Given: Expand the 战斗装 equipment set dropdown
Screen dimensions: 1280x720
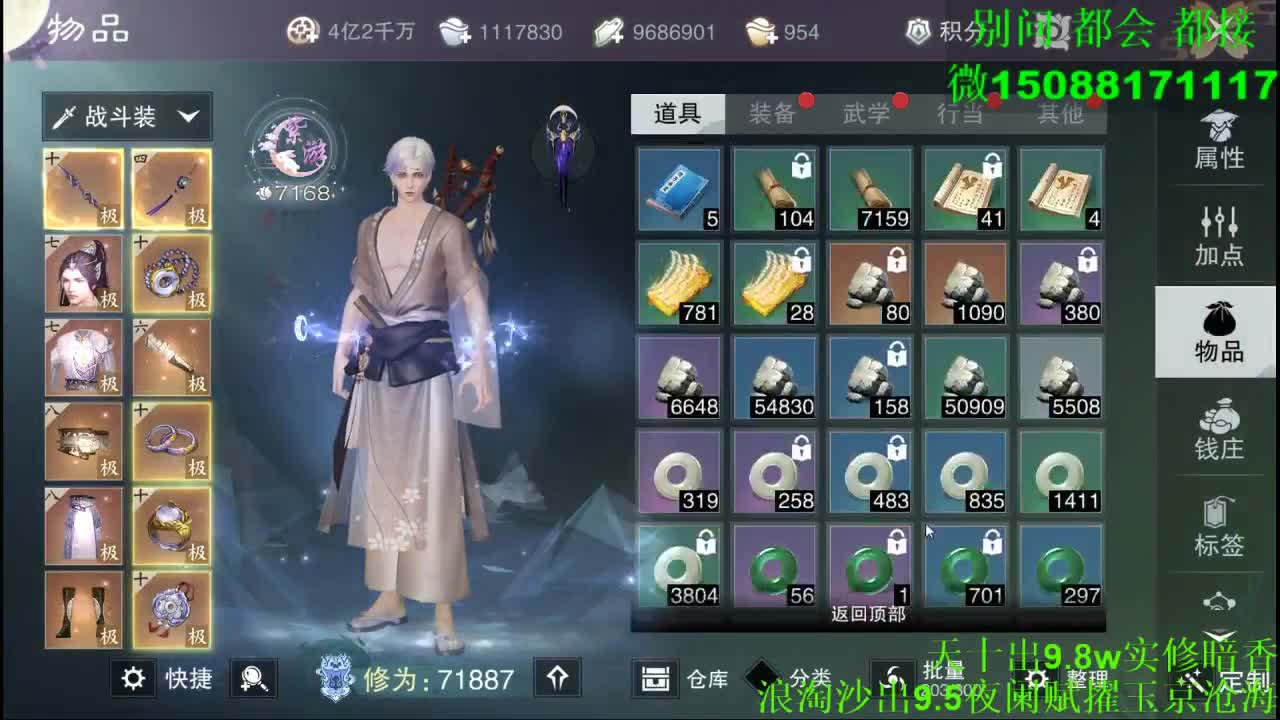Looking at the screenshot, I should coord(125,116).
